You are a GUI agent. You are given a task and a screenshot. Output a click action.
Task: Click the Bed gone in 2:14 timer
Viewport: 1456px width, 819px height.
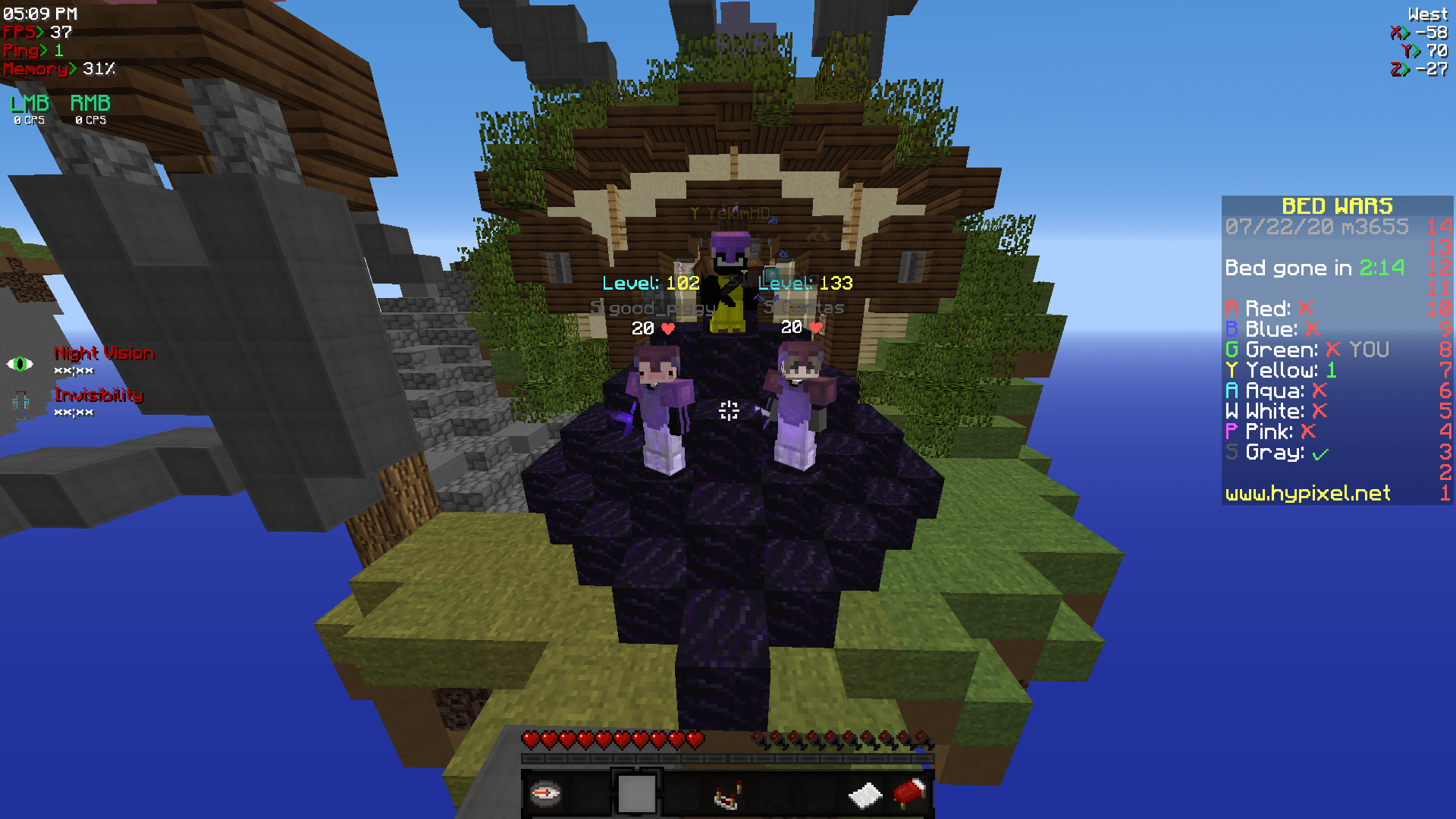point(1316,268)
